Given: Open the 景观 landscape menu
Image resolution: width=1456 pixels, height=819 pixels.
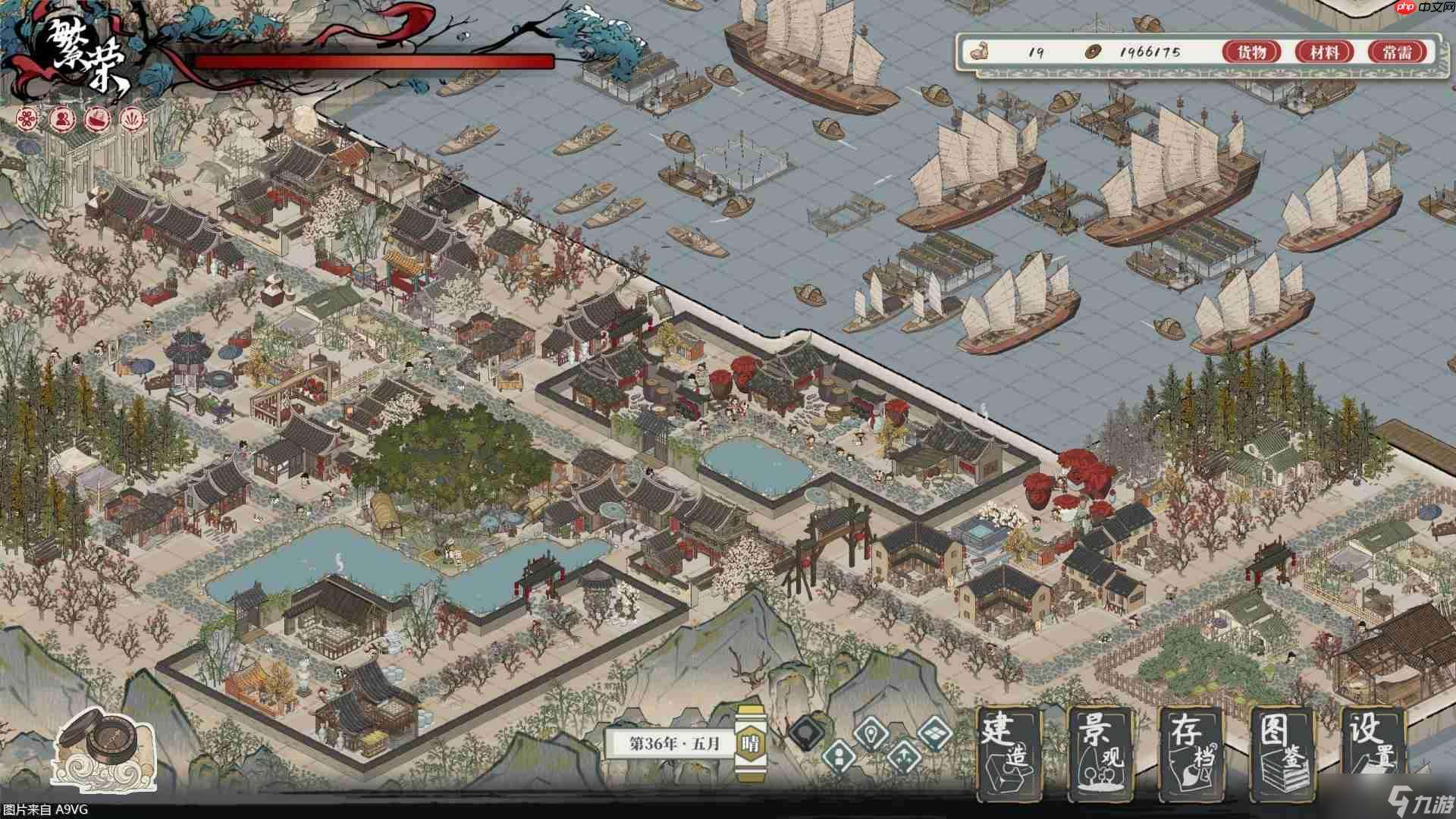Looking at the screenshot, I should click(x=1100, y=752).
